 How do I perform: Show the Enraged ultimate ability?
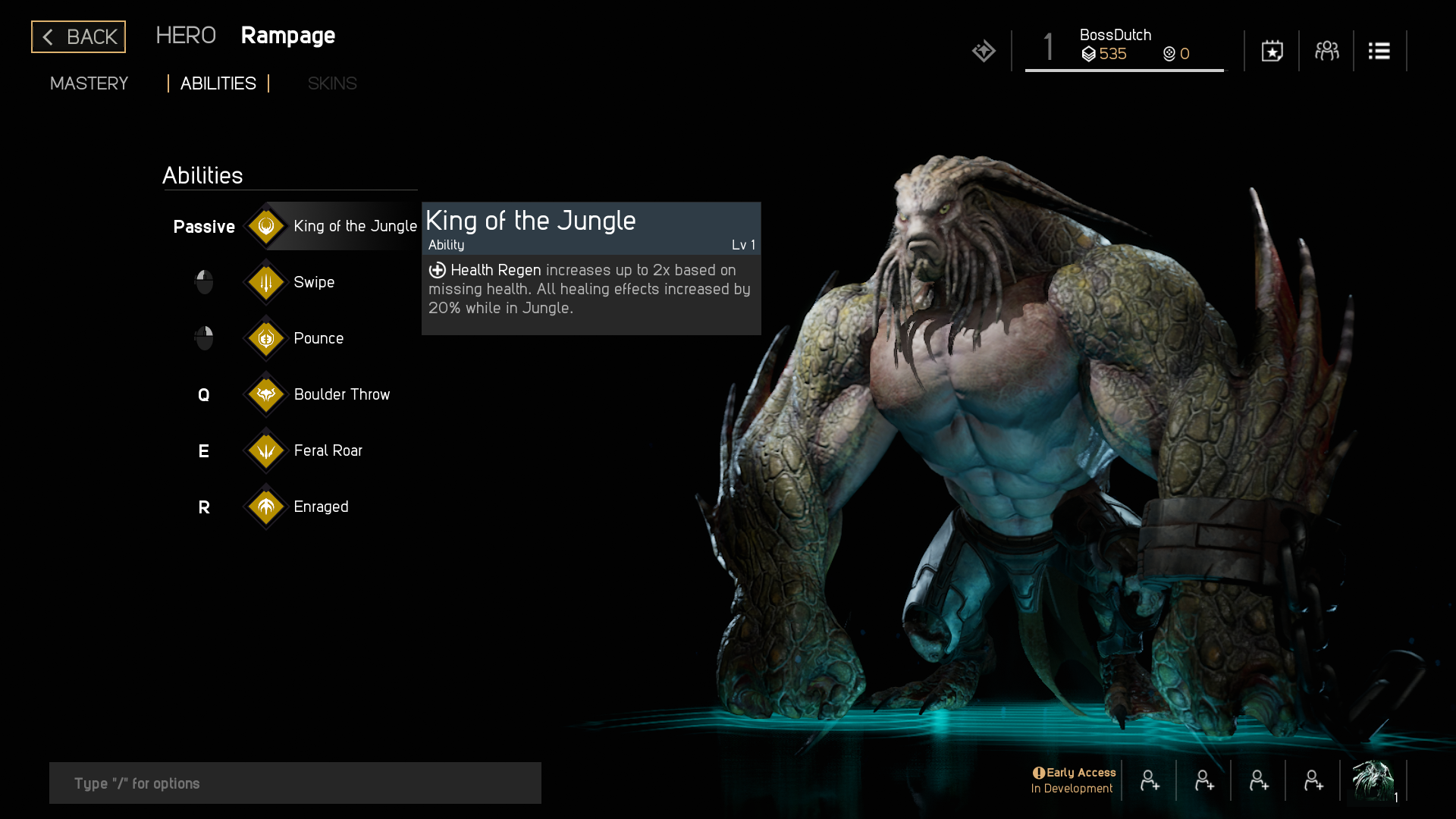pos(320,507)
